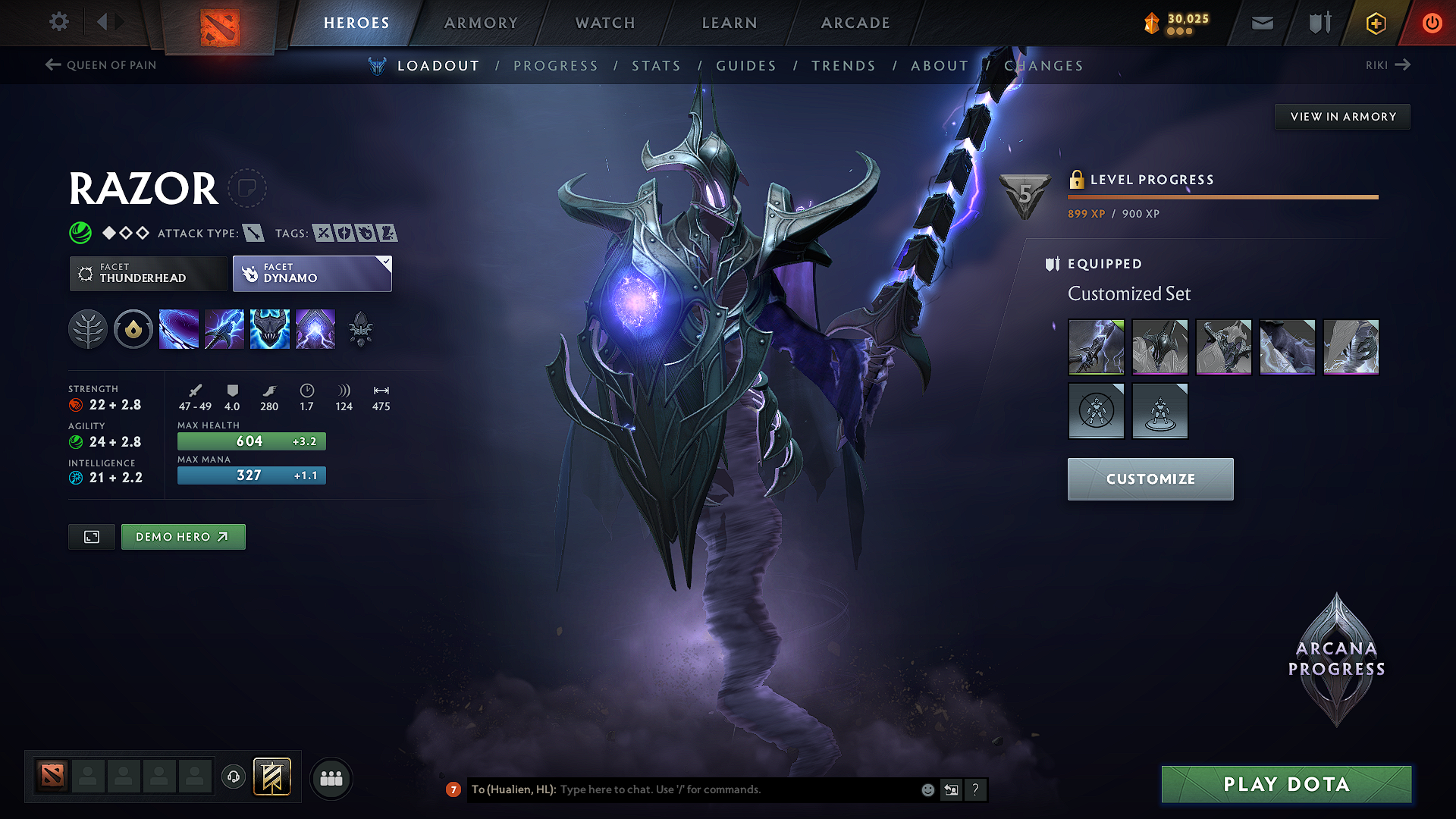Open the GUIDES section
Screen dimensions: 1456x819
point(746,66)
